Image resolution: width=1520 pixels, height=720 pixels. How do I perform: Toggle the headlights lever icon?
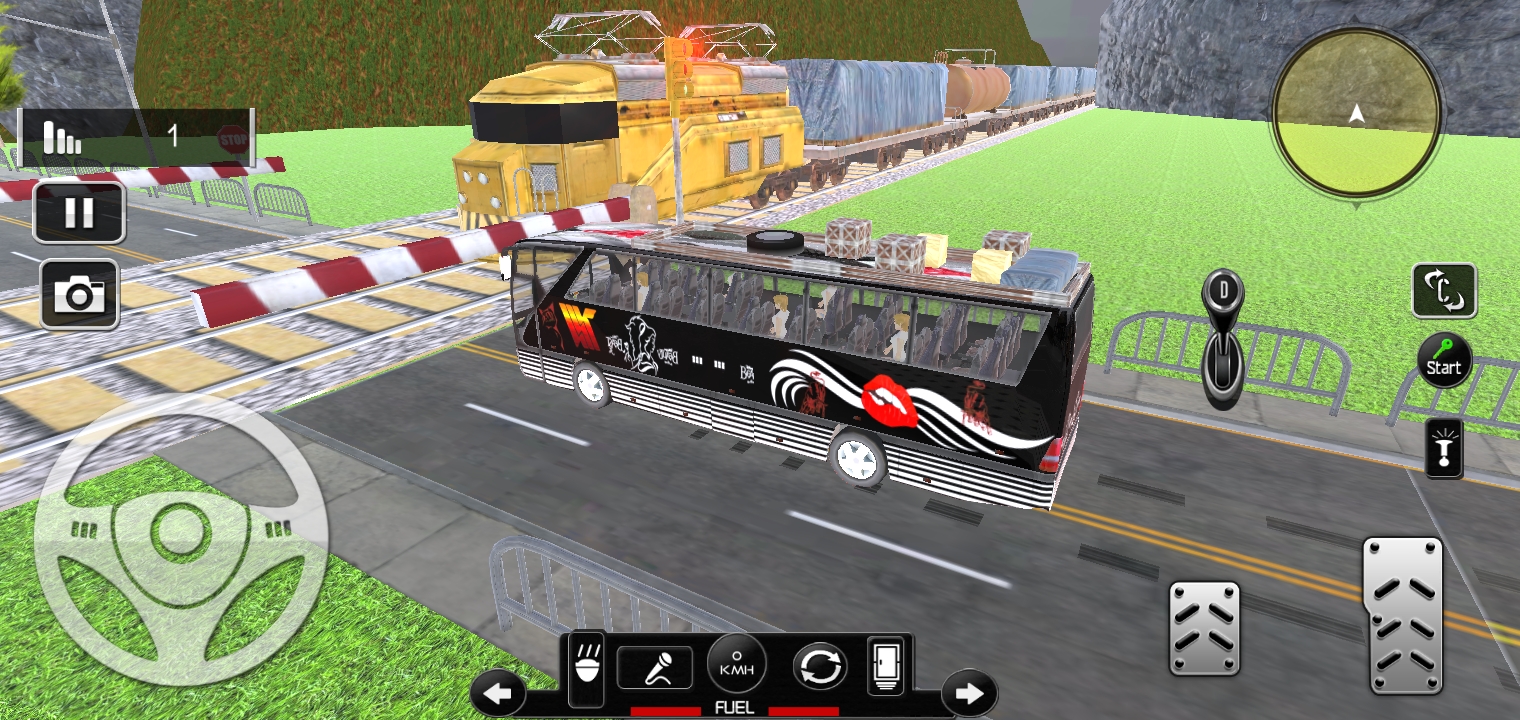[x=1444, y=449]
